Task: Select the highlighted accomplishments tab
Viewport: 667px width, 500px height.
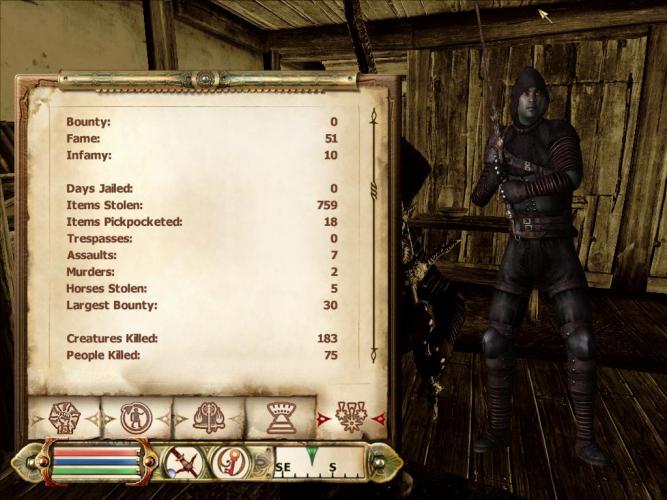Action: click(x=351, y=416)
